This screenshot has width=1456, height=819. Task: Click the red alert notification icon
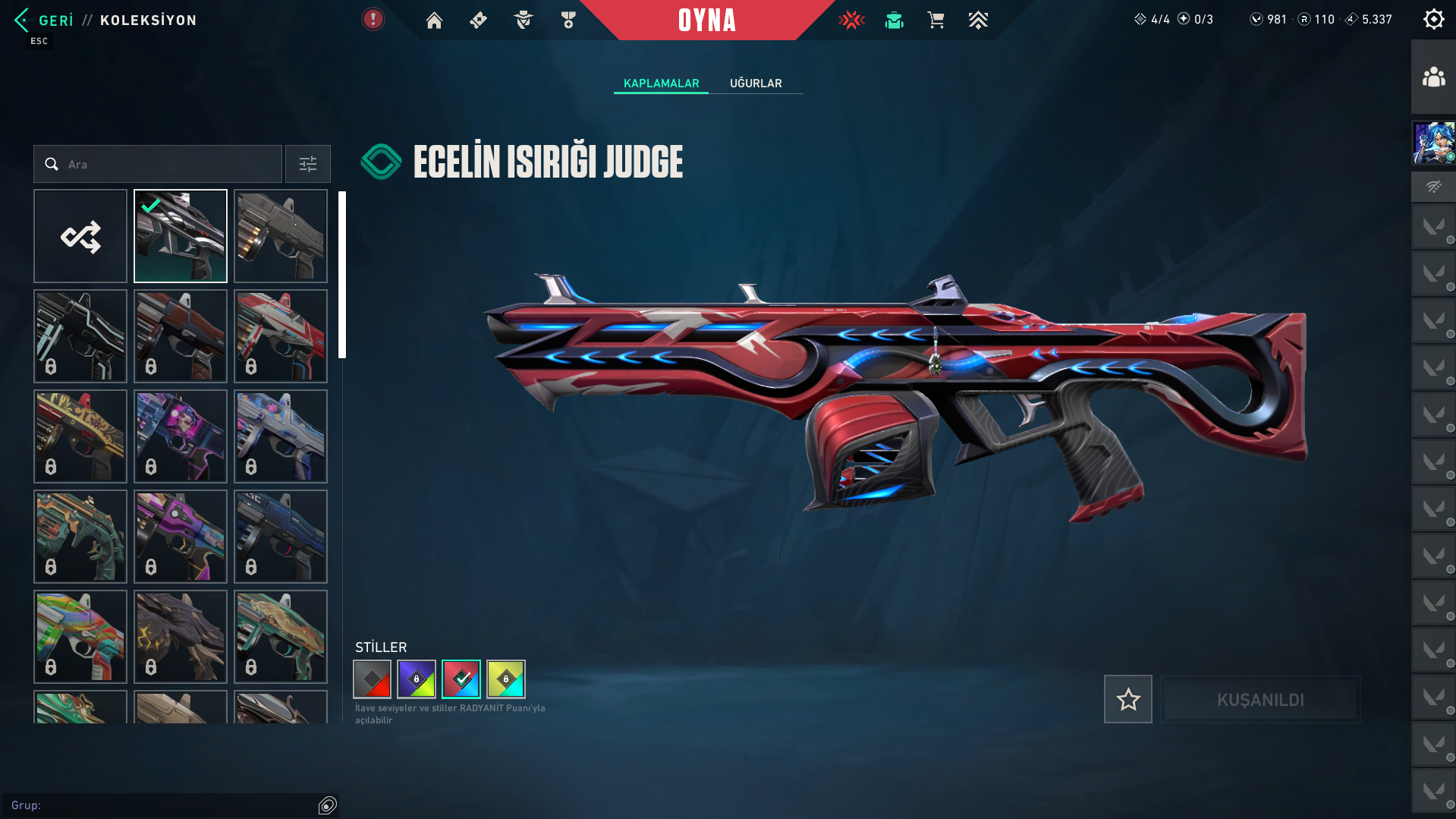[x=373, y=19]
